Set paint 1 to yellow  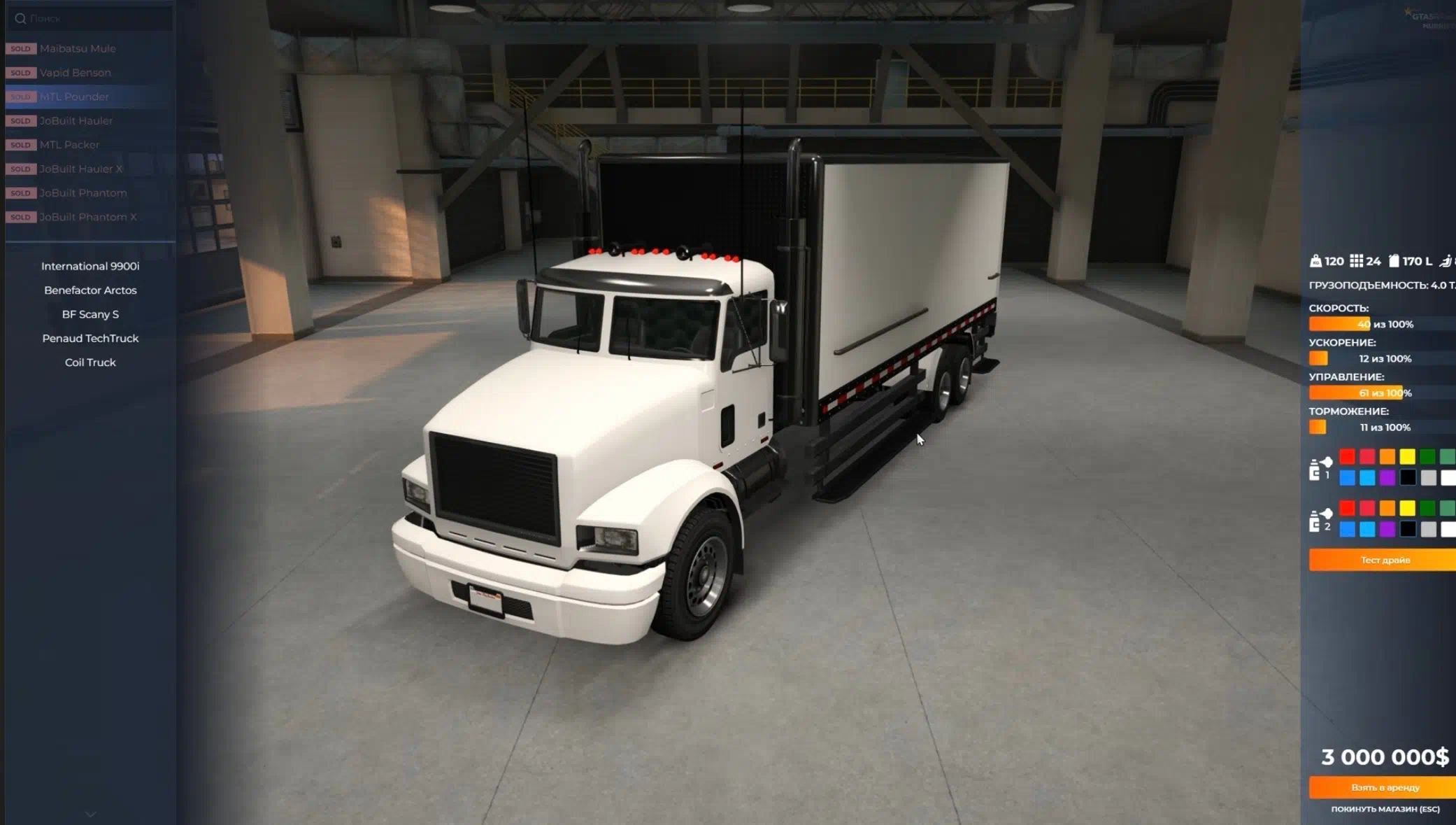(1407, 457)
